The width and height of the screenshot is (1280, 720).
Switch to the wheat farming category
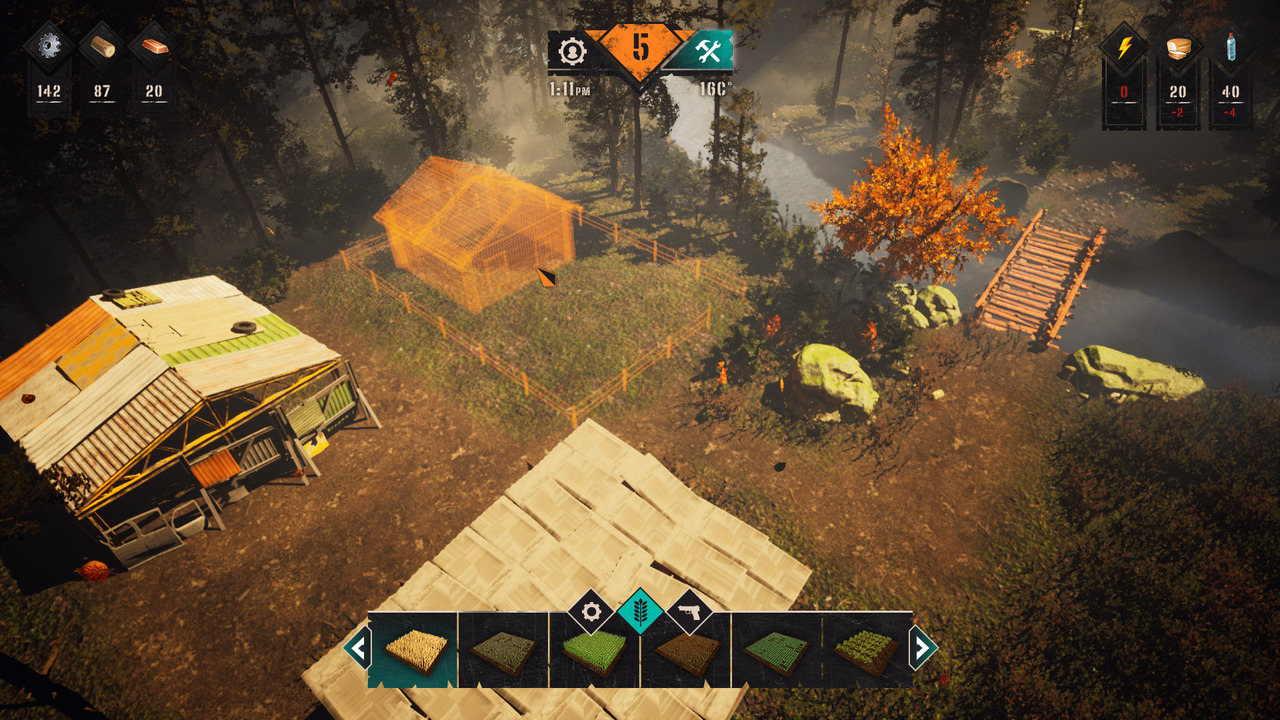[x=640, y=611]
